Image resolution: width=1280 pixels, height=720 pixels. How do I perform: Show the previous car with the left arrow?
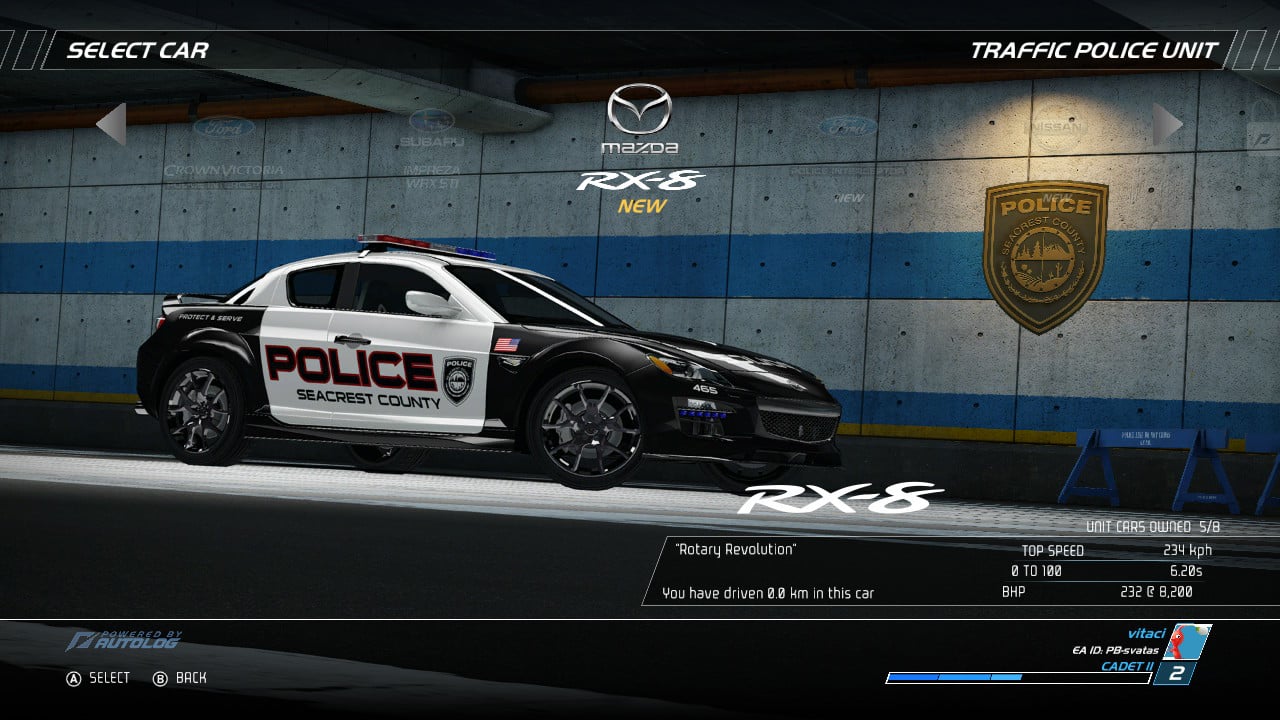[x=111, y=124]
